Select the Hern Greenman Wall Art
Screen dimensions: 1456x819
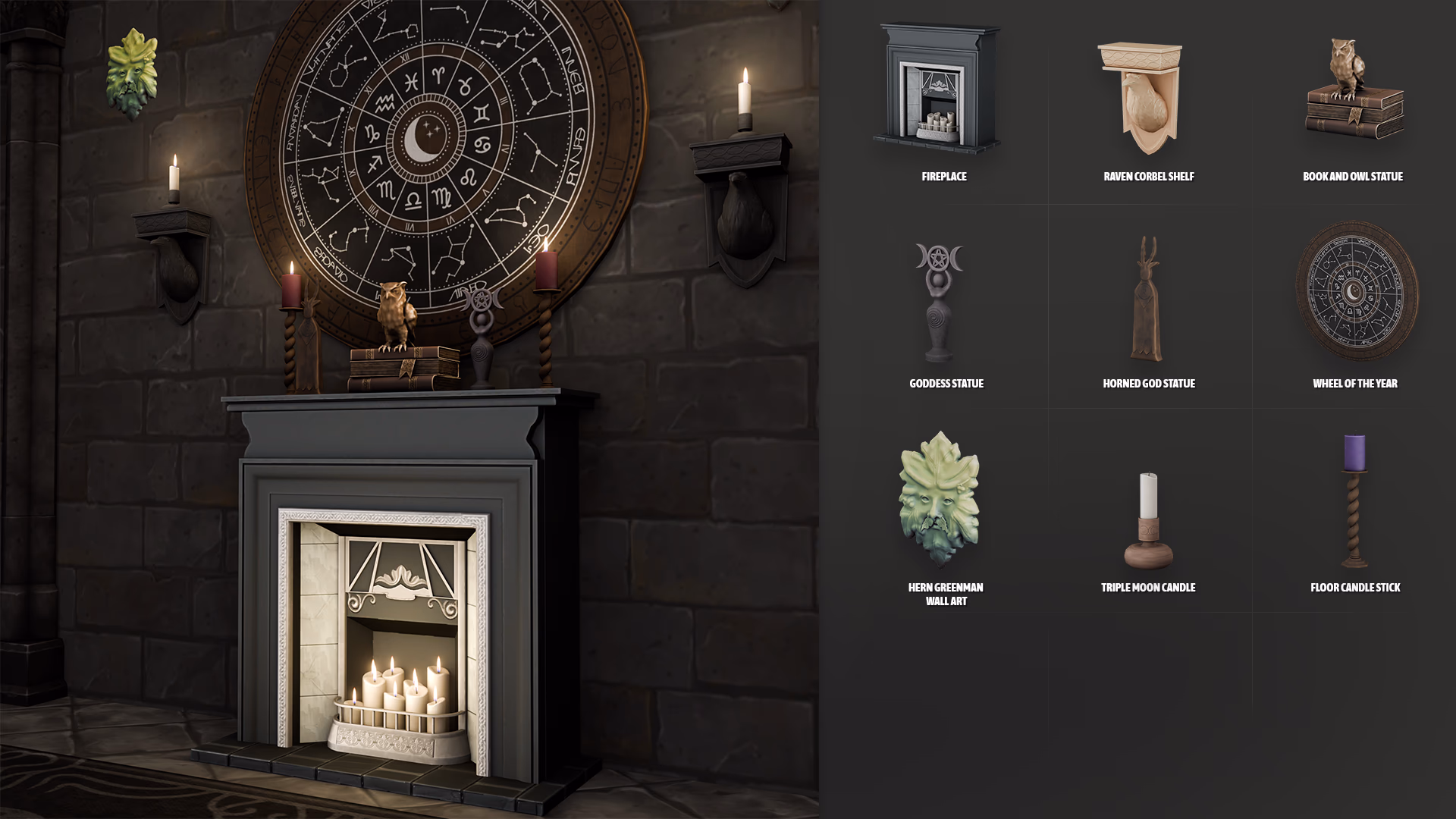tap(940, 499)
